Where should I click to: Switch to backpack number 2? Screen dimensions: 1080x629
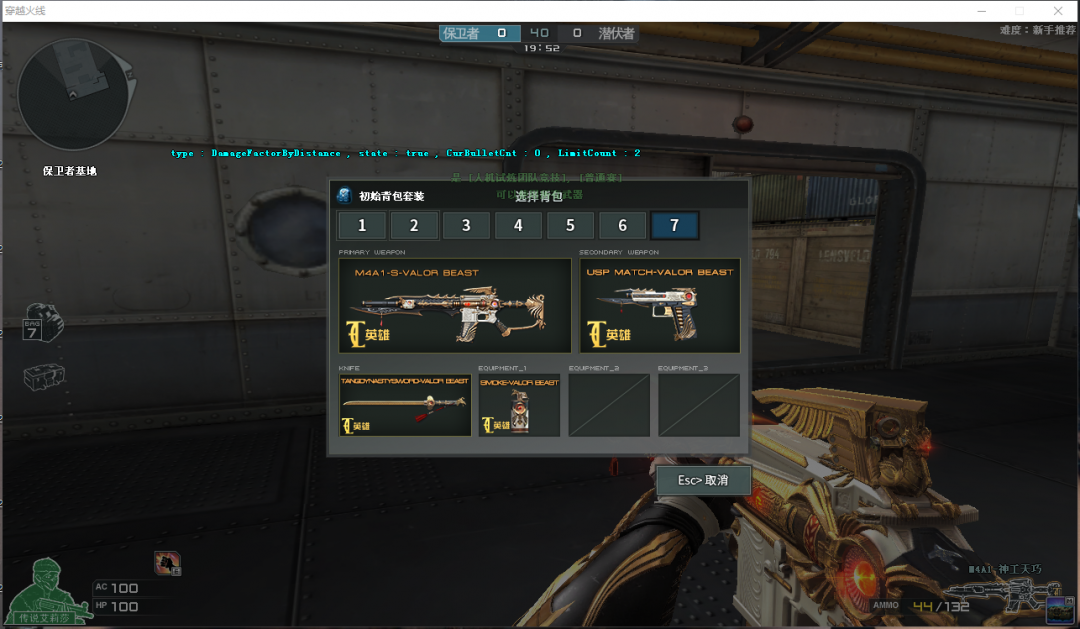pyautogui.click(x=414, y=226)
